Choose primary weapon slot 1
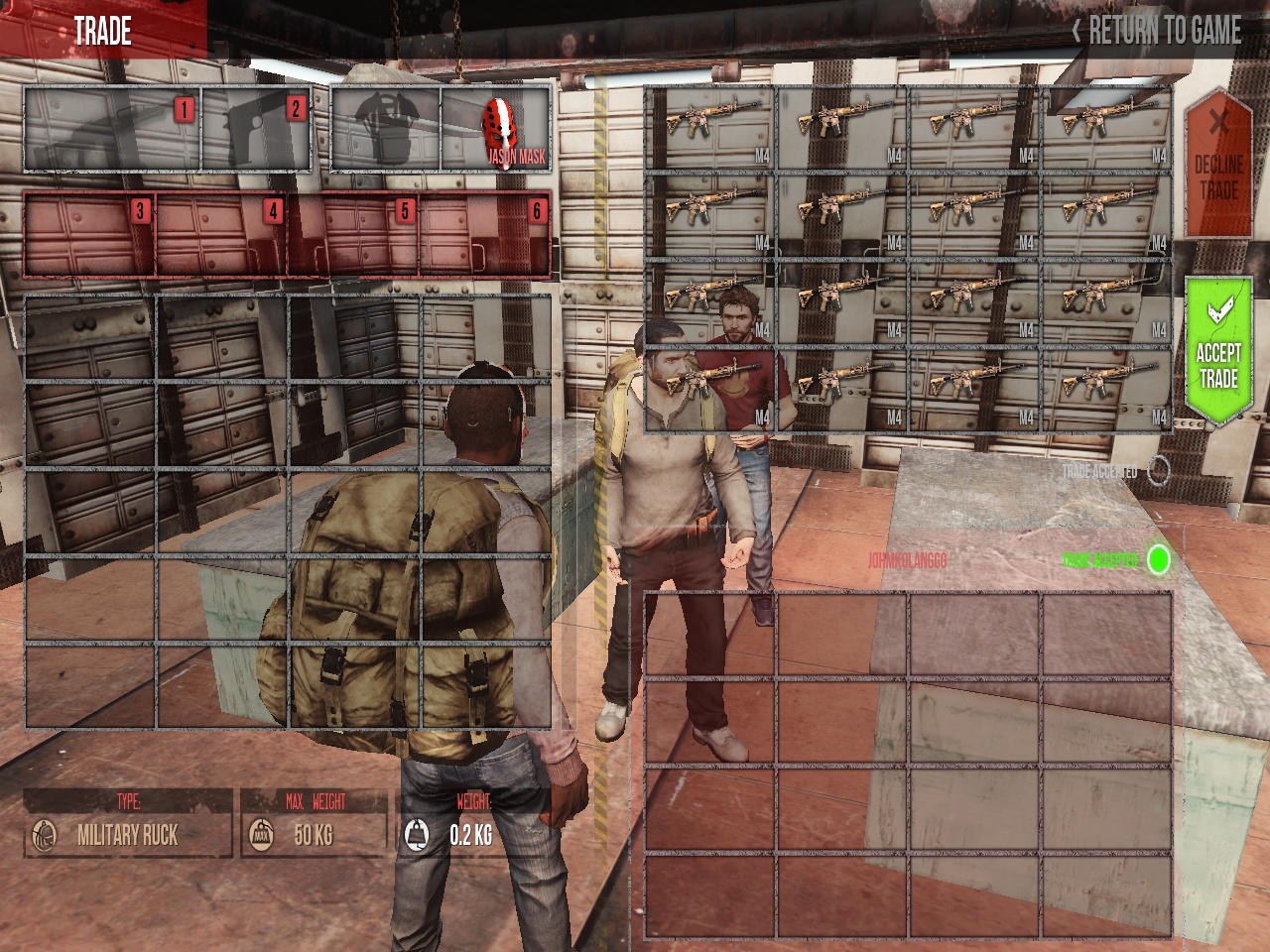The width and height of the screenshot is (1270, 952). 111,130
